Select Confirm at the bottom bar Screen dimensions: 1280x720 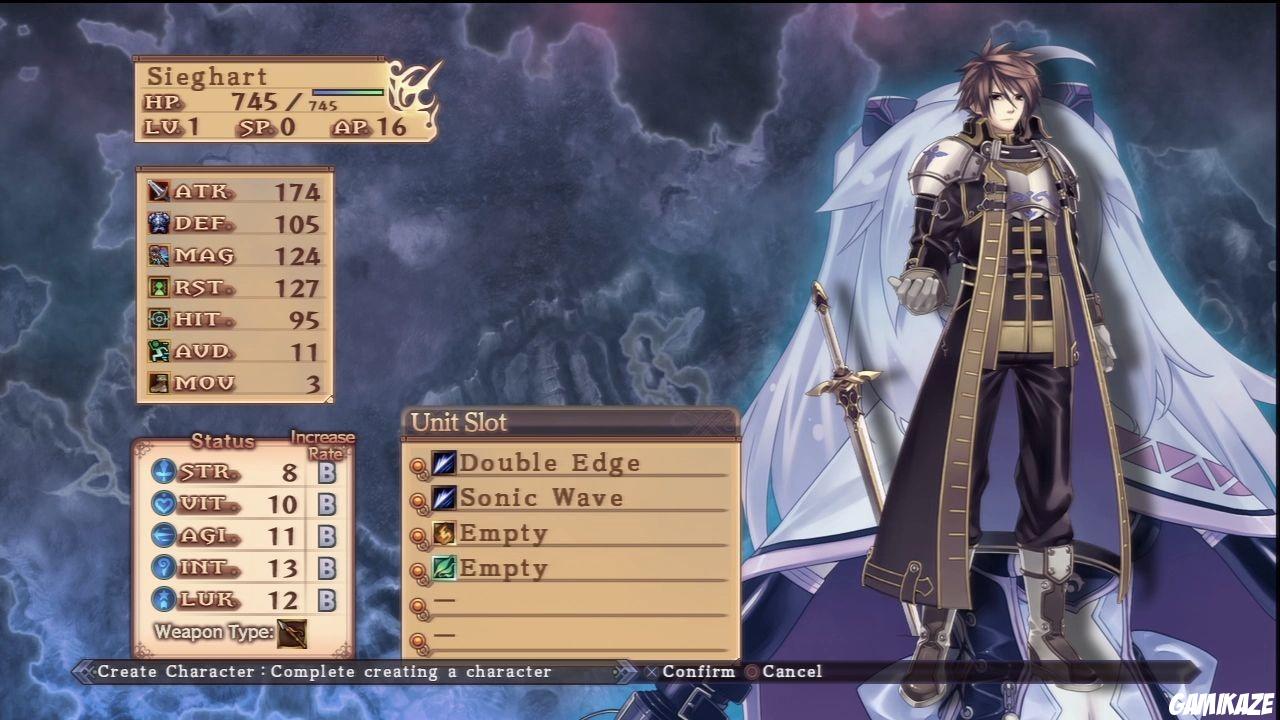point(698,671)
